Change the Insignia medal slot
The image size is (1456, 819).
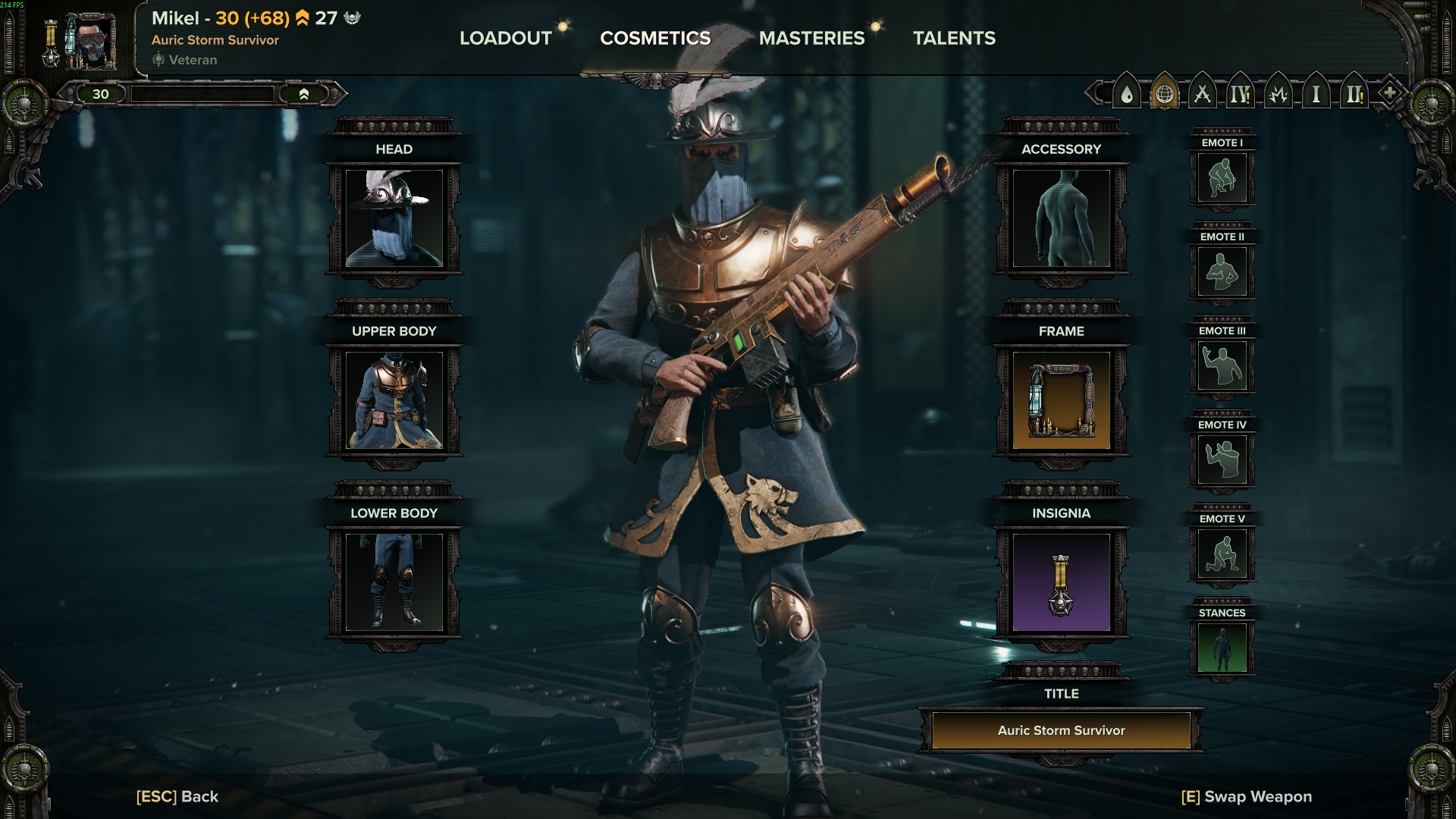[1061, 582]
